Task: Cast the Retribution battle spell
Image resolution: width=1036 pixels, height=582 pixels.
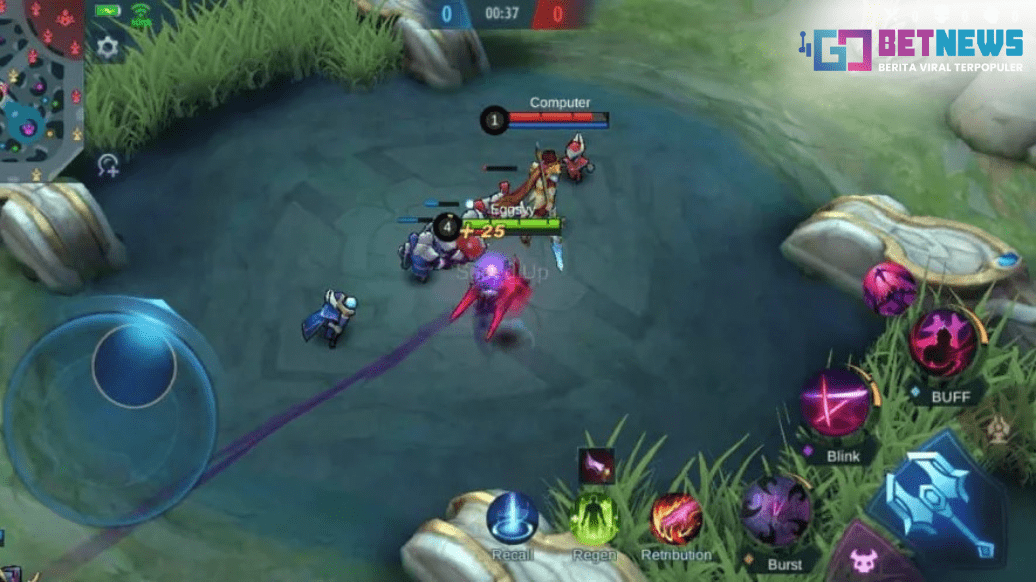Action: (676, 520)
